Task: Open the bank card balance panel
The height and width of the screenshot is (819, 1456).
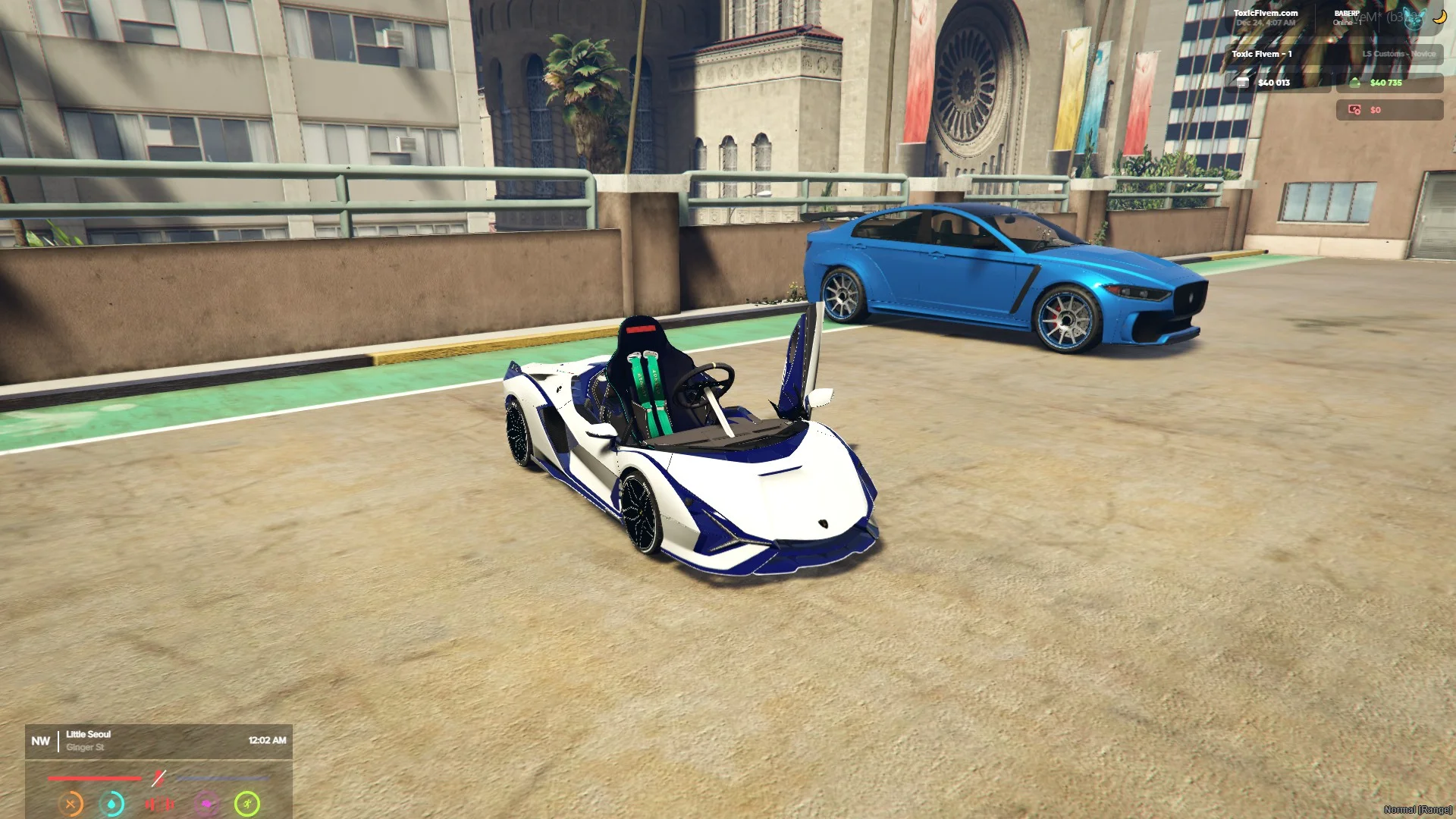Action: pos(1277,83)
